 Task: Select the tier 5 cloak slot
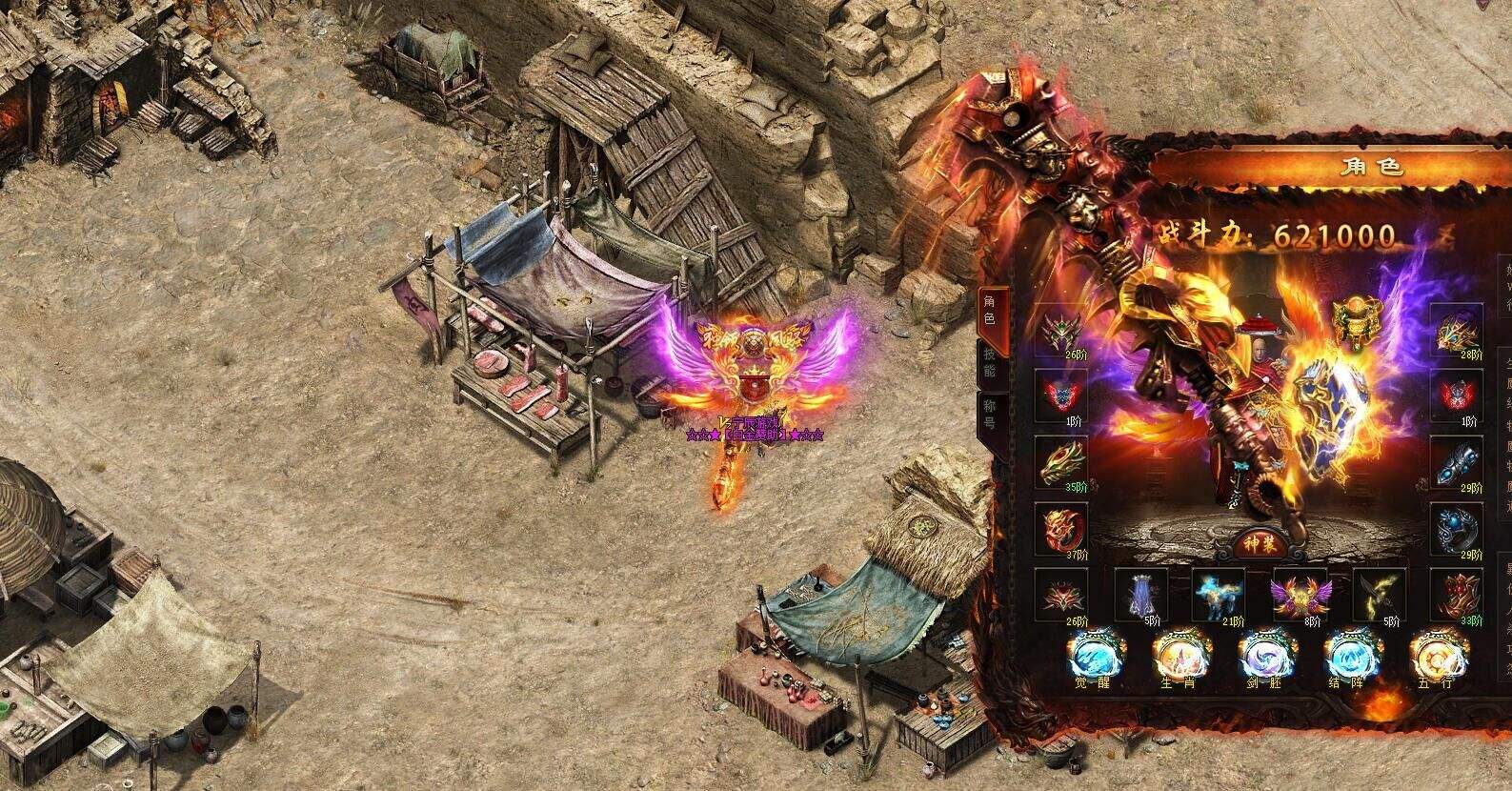tap(1139, 595)
